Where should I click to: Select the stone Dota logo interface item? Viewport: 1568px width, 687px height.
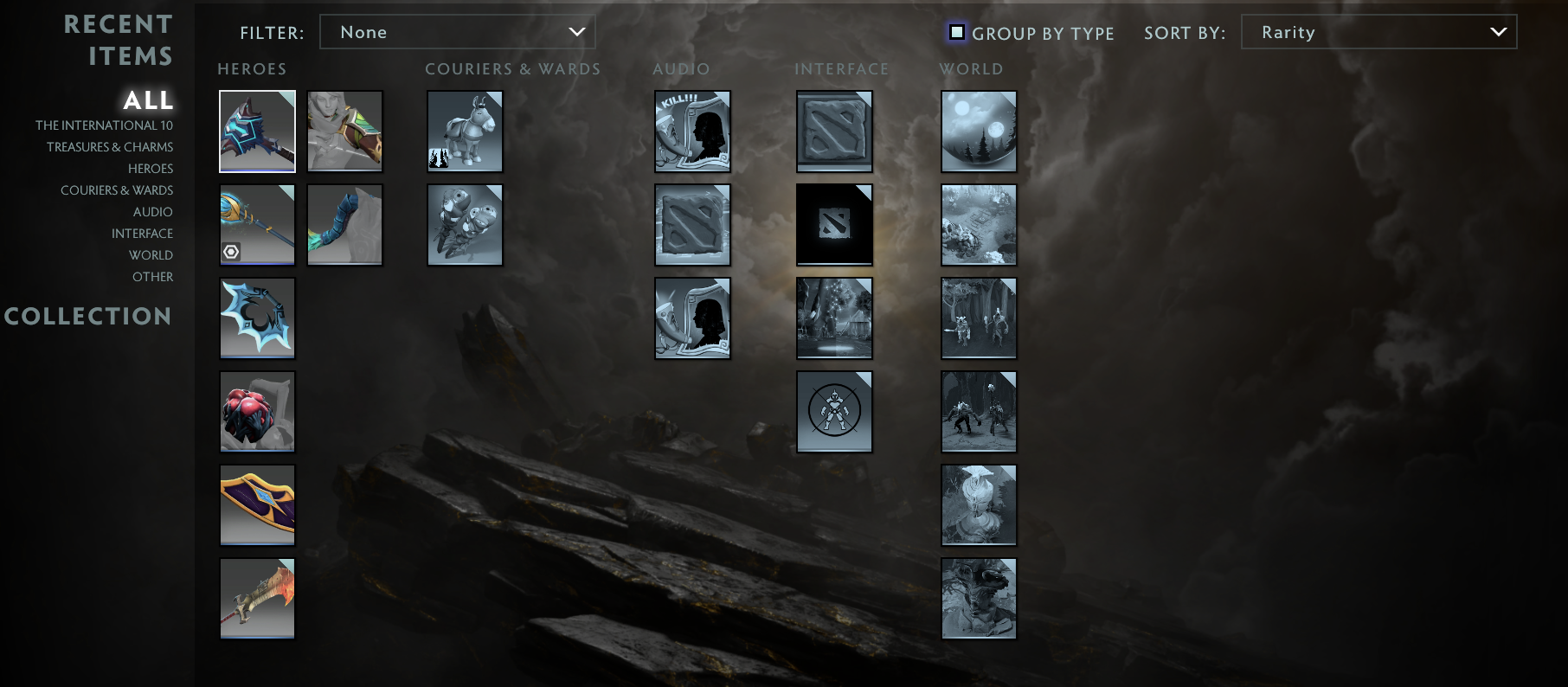coord(833,131)
